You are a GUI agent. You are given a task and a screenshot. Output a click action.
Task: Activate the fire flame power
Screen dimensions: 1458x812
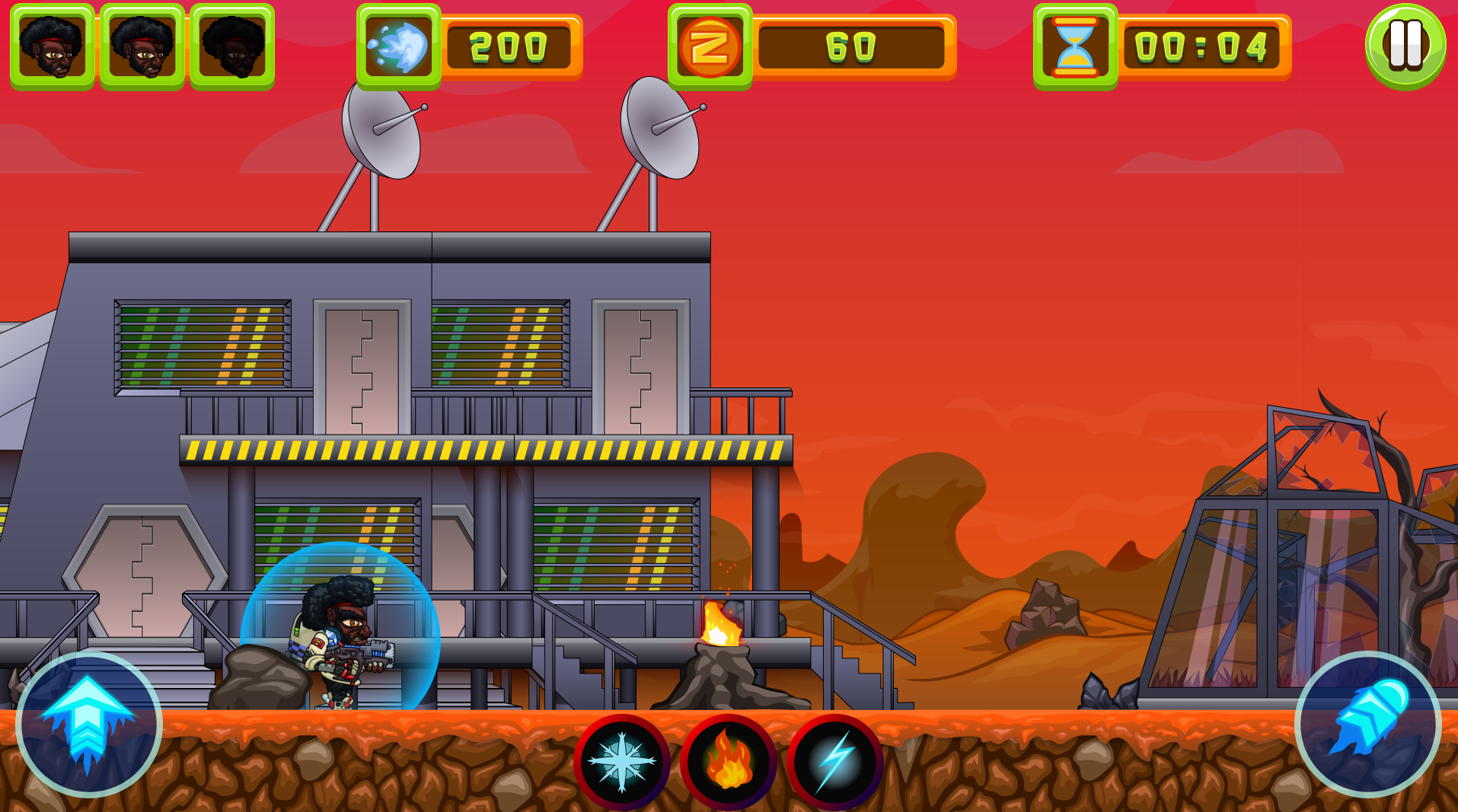tap(729, 762)
